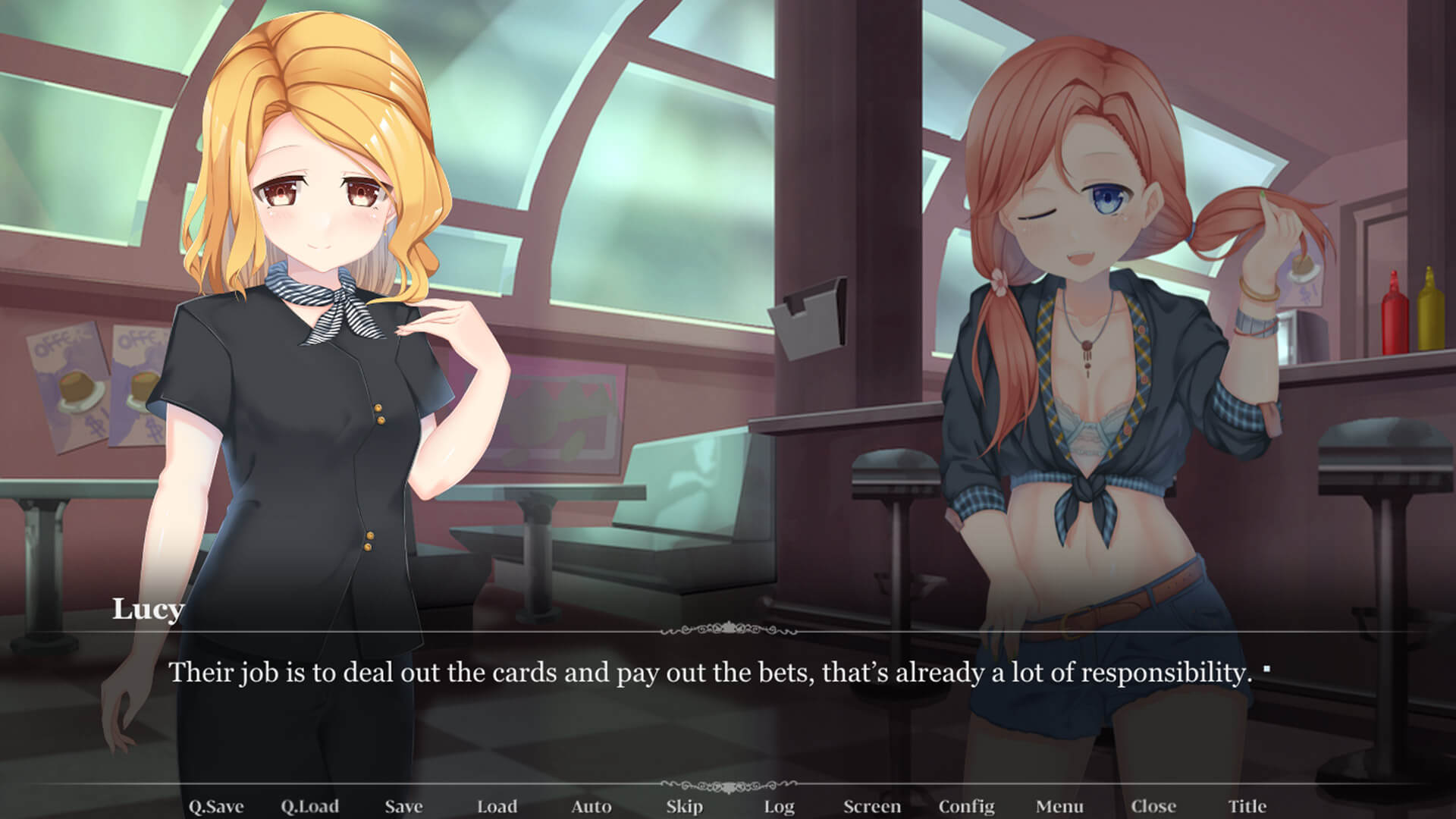Hide the text box with Close
The image size is (1456, 819).
point(1153,806)
